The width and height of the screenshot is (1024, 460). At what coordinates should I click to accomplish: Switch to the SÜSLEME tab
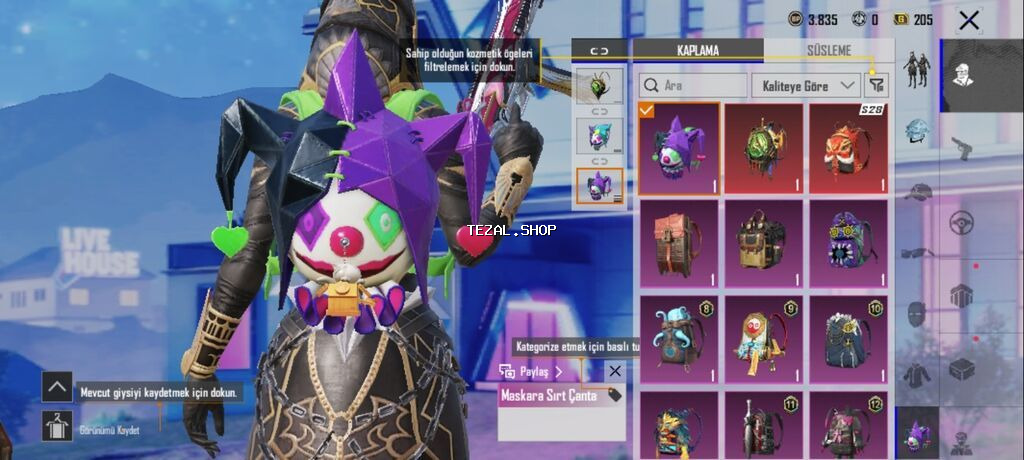pos(828,50)
